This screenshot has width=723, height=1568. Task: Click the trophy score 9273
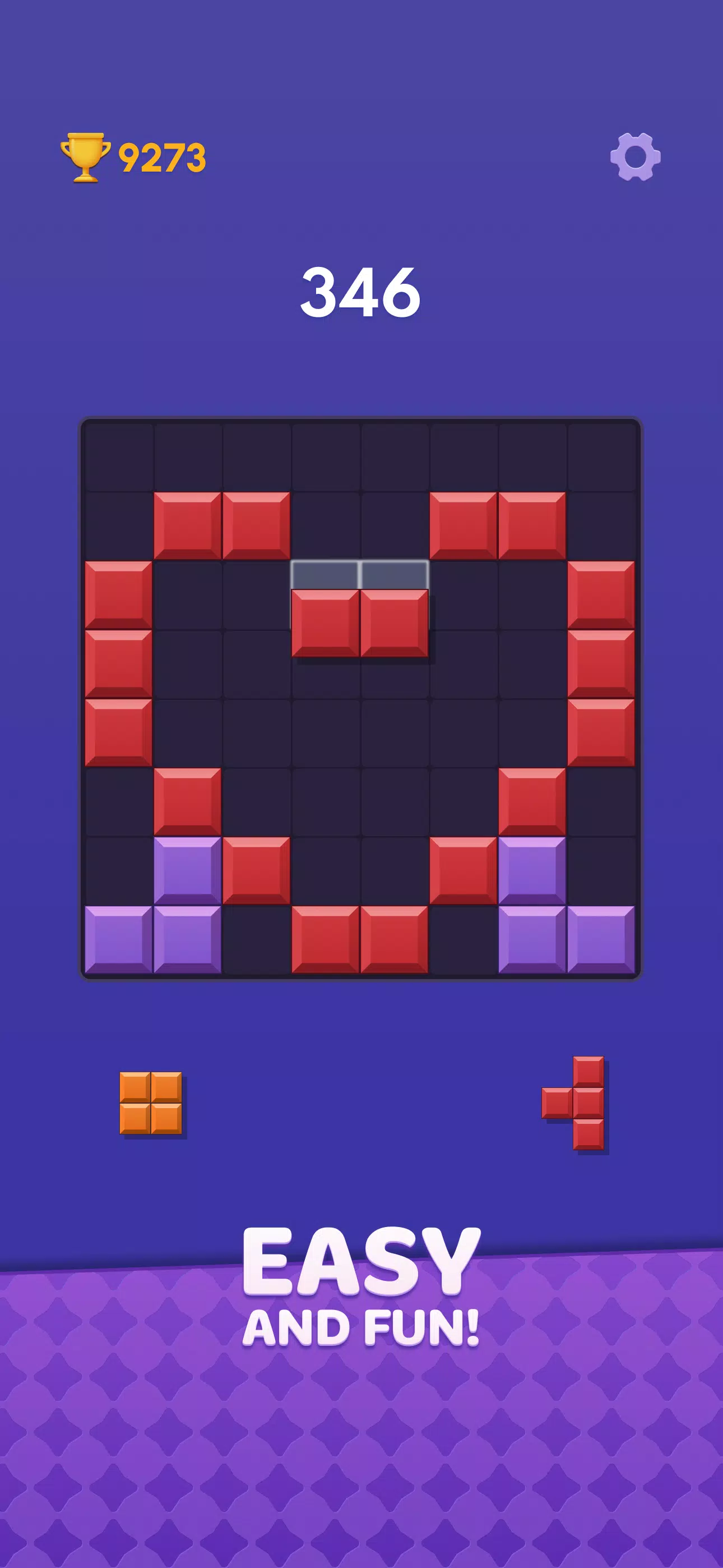coord(161,157)
